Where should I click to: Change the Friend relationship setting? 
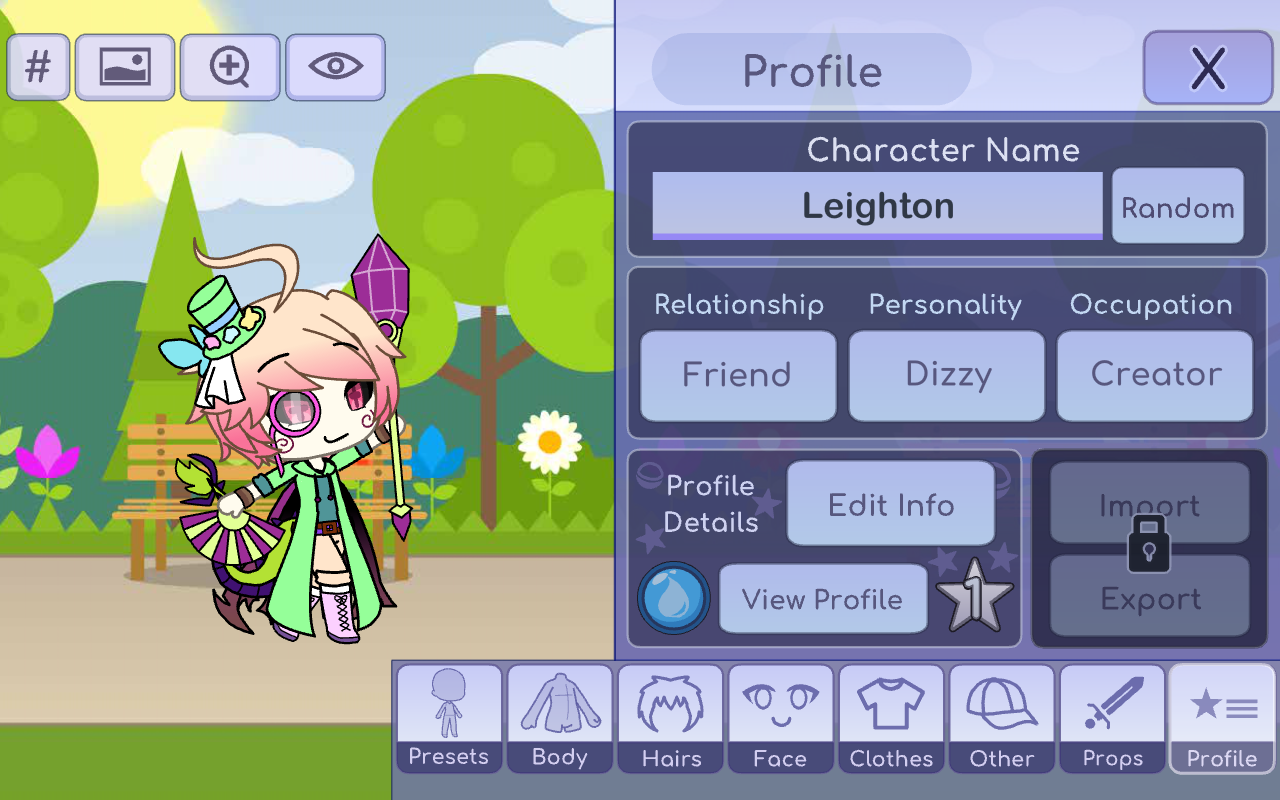pyautogui.click(x=737, y=375)
